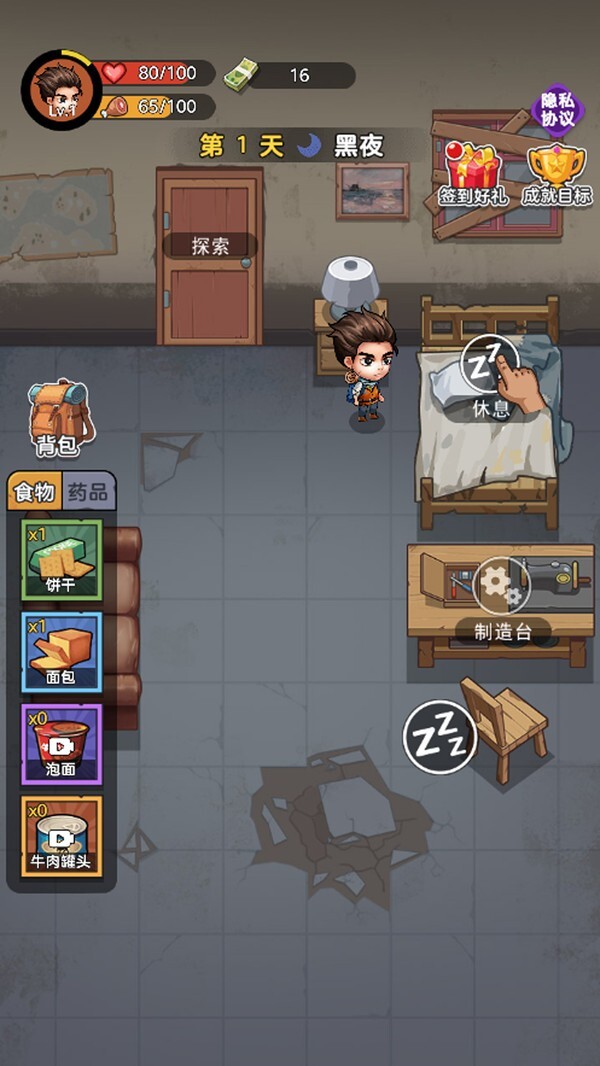This screenshot has width=600, height=1066.
Task: Switch to the 药品 medicine tab
Action: point(90,492)
